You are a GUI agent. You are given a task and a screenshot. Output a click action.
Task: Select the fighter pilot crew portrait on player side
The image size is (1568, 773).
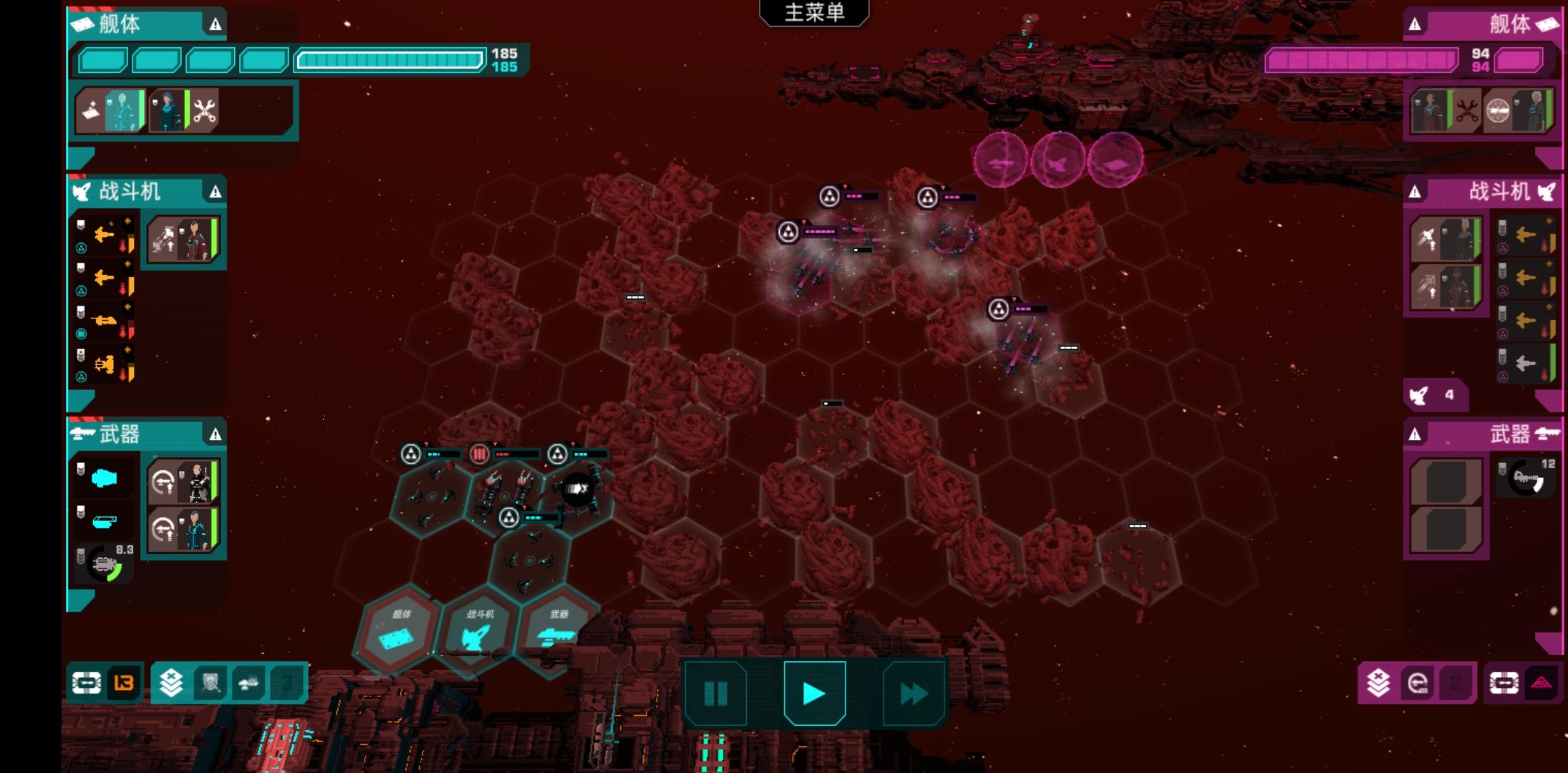click(x=183, y=240)
